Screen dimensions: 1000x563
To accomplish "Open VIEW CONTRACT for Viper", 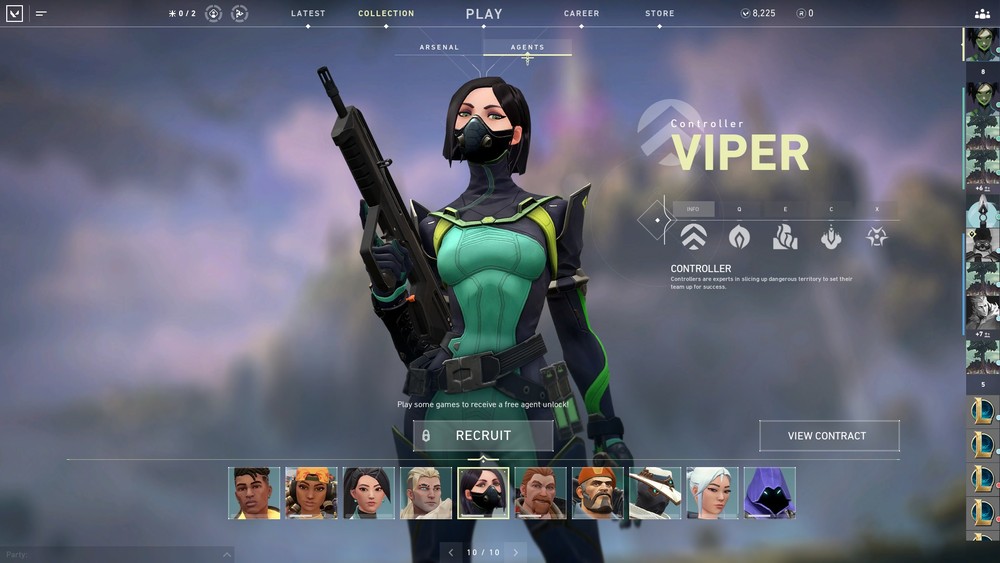I will (x=828, y=436).
